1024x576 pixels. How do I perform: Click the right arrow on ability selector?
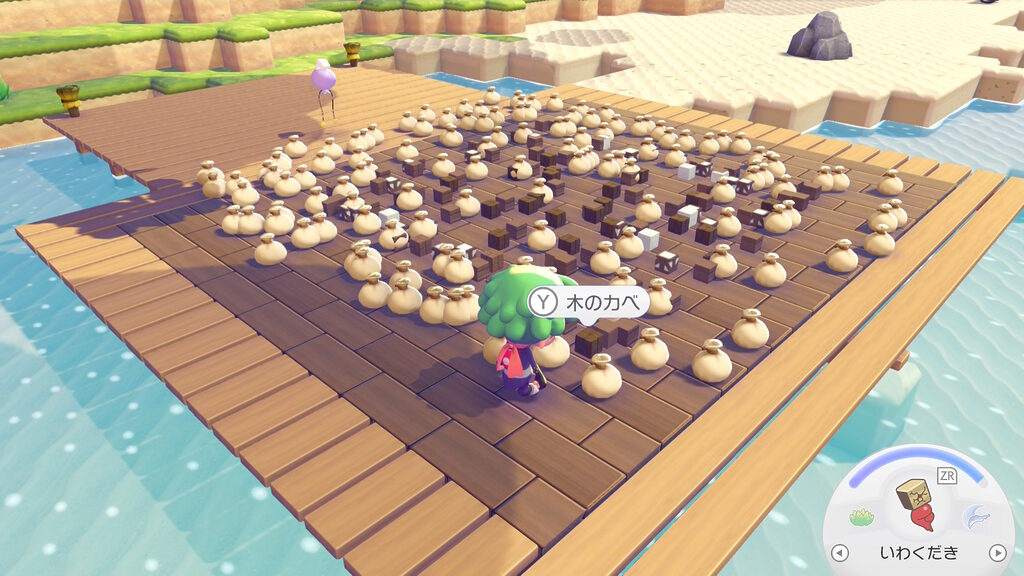tap(996, 552)
